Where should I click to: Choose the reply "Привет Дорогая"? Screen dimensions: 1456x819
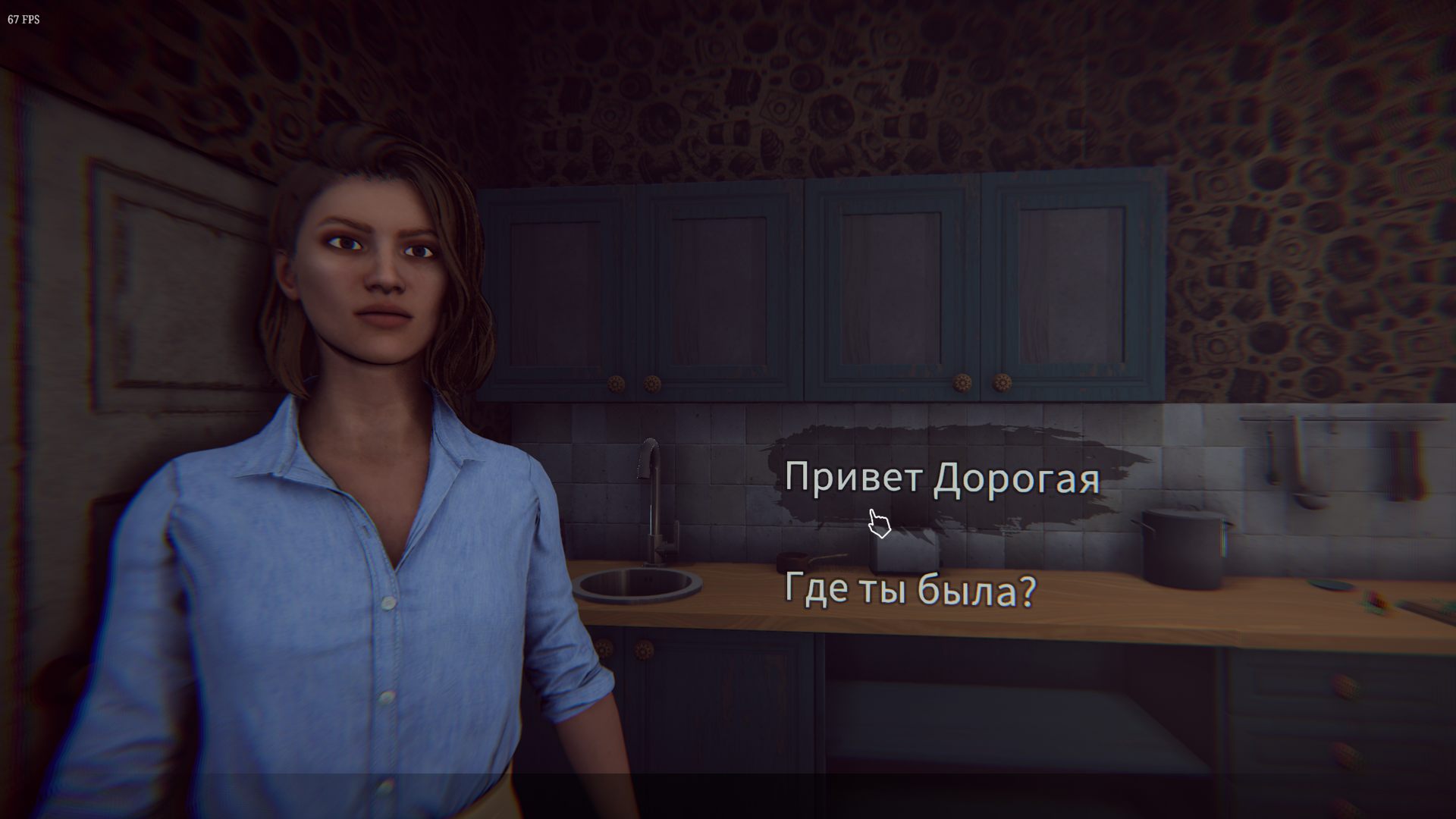pos(941,479)
